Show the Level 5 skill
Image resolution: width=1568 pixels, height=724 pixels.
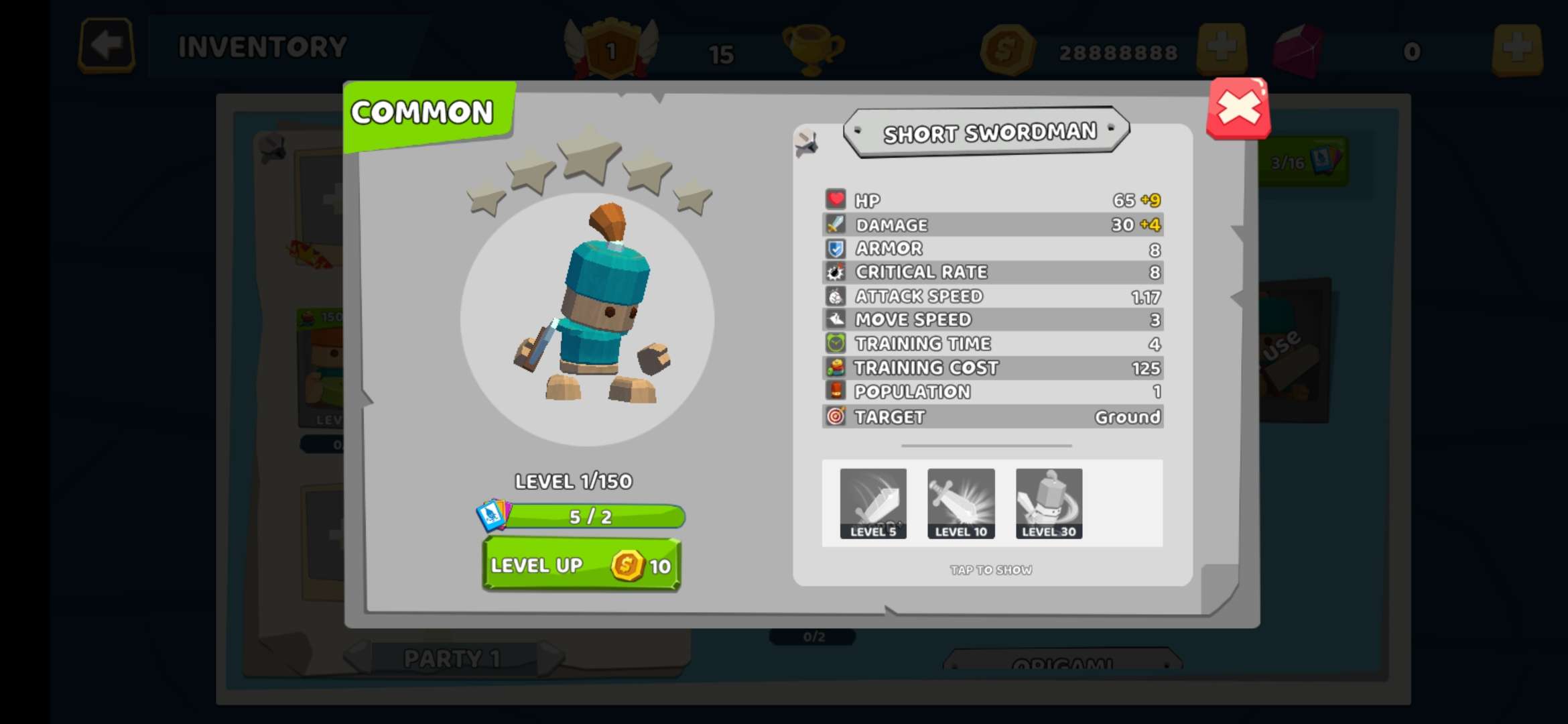coord(873,503)
